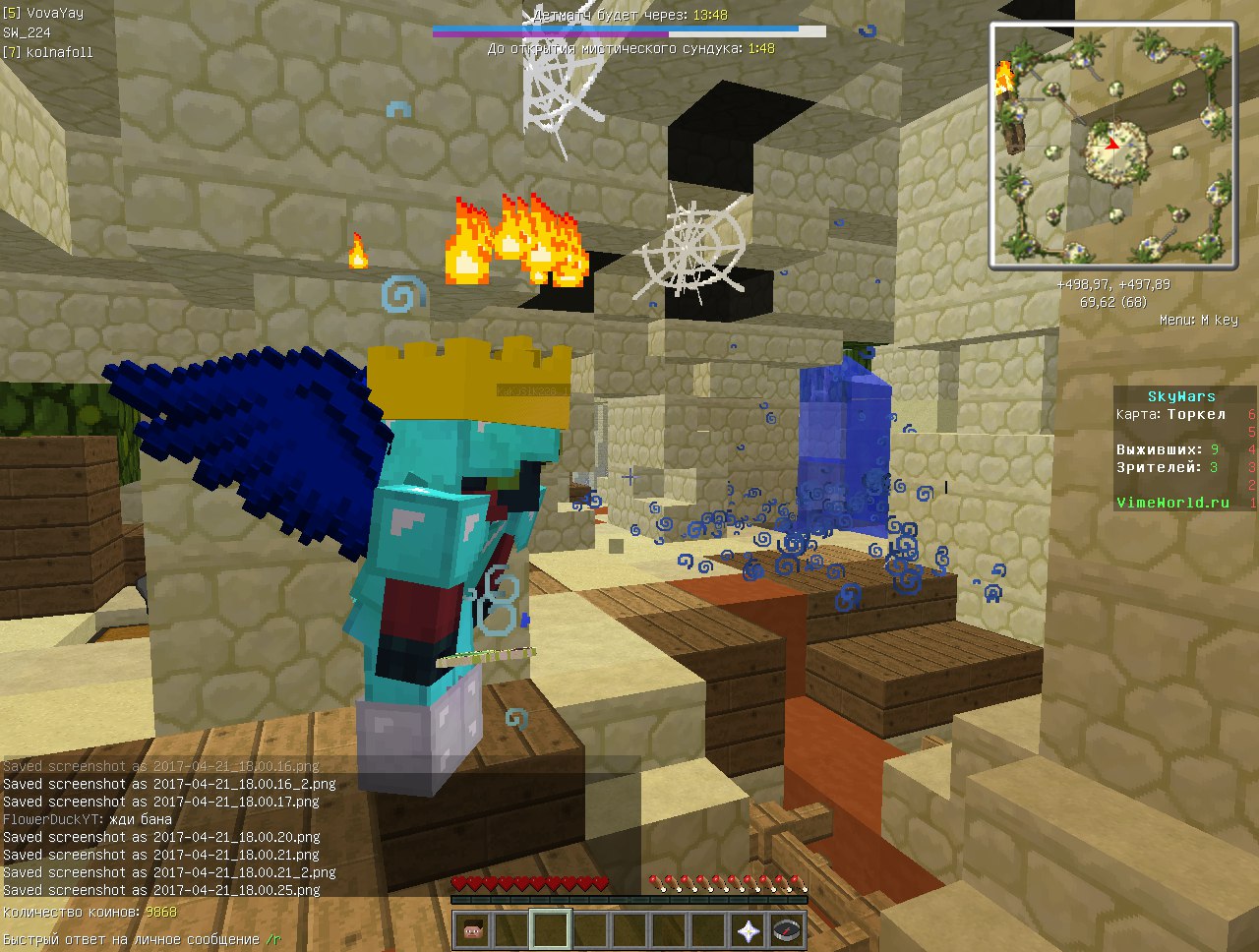Click the VimeWorld.ru scoreboard link

pyautogui.click(x=1172, y=503)
